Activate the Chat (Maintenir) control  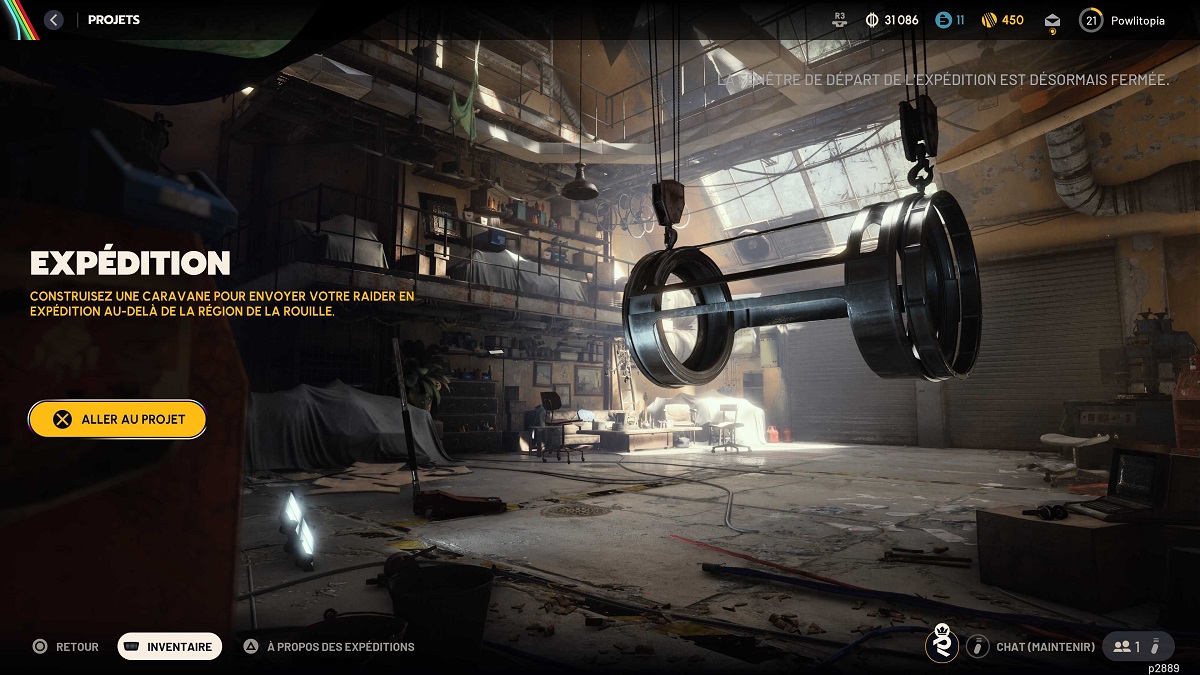click(x=1032, y=647)
